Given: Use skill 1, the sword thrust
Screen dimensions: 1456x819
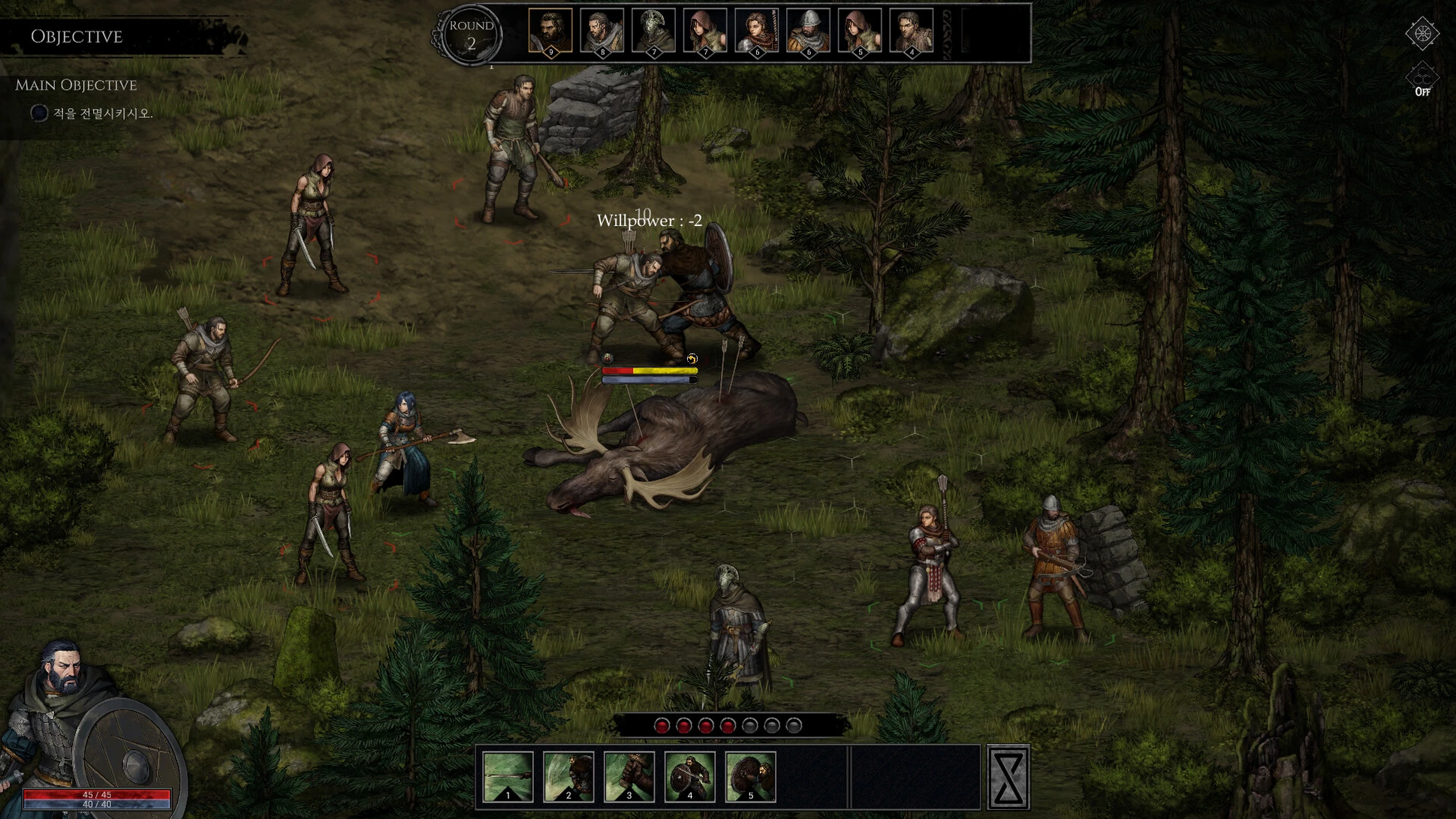Looking at the screenshot, I should pos(508,776).
